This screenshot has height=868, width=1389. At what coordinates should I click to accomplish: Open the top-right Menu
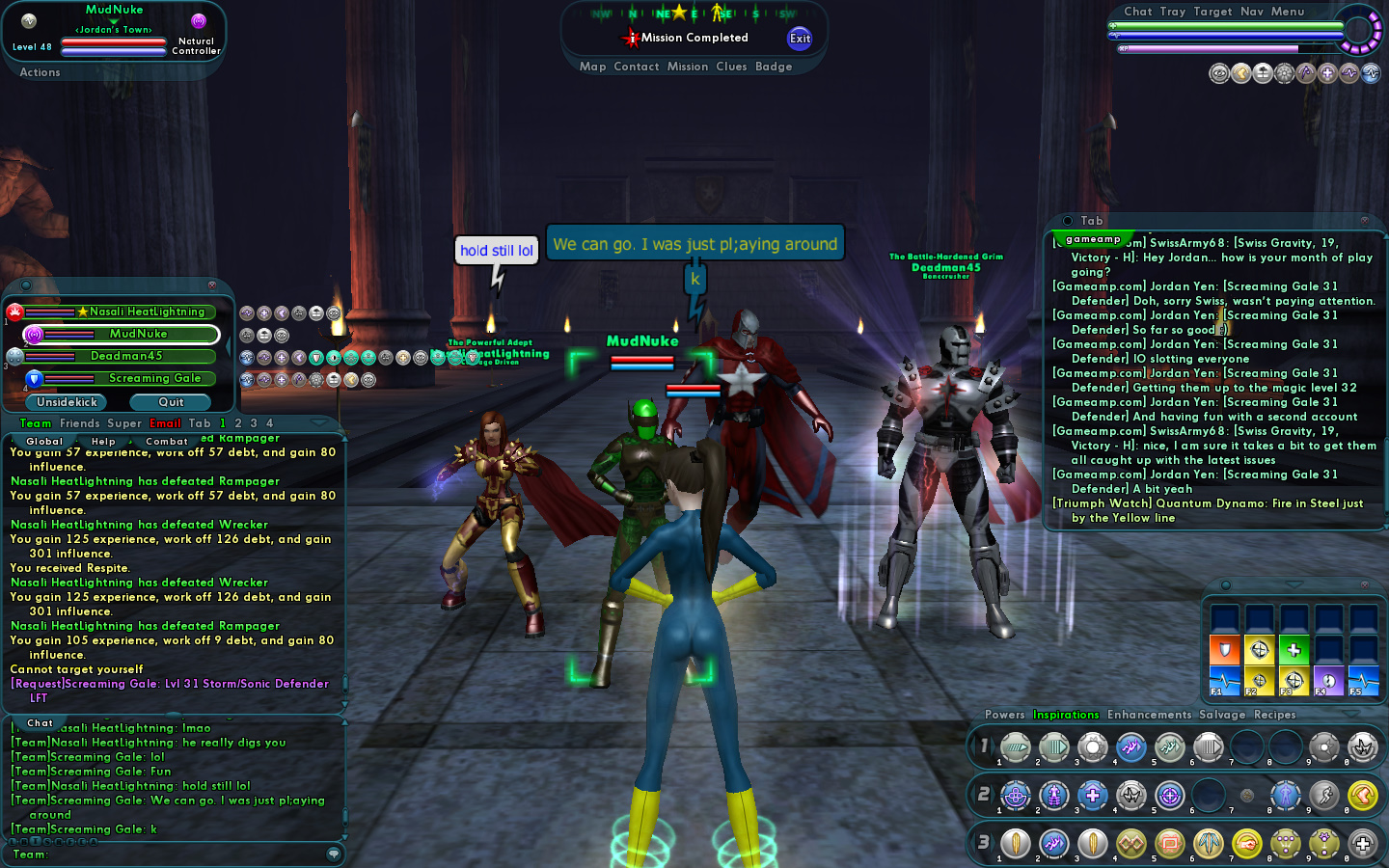click(1288, 12)
